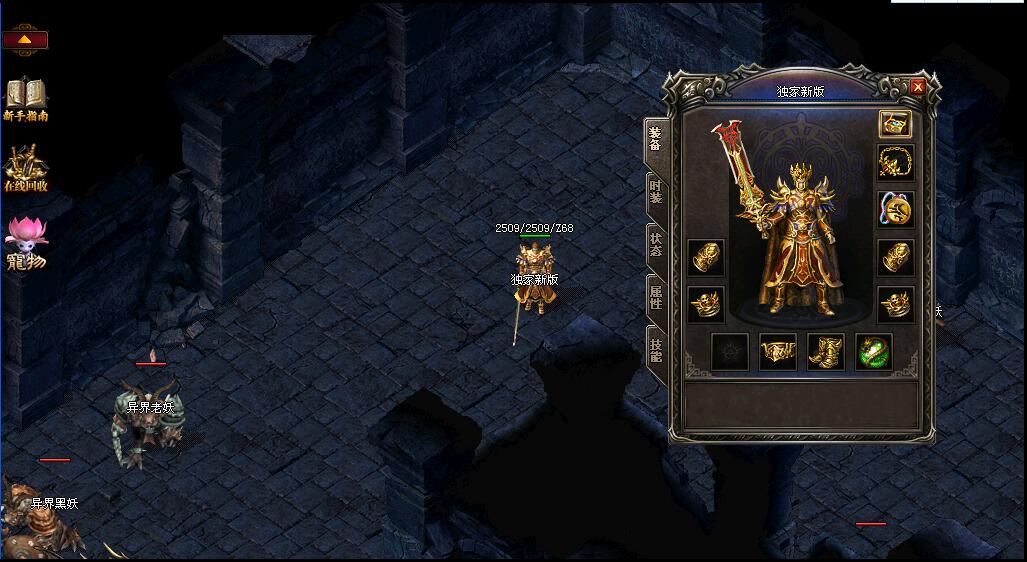1027x562 pixels.
Task: Select the golden belt equipment slot
Action: click(777, 352)
